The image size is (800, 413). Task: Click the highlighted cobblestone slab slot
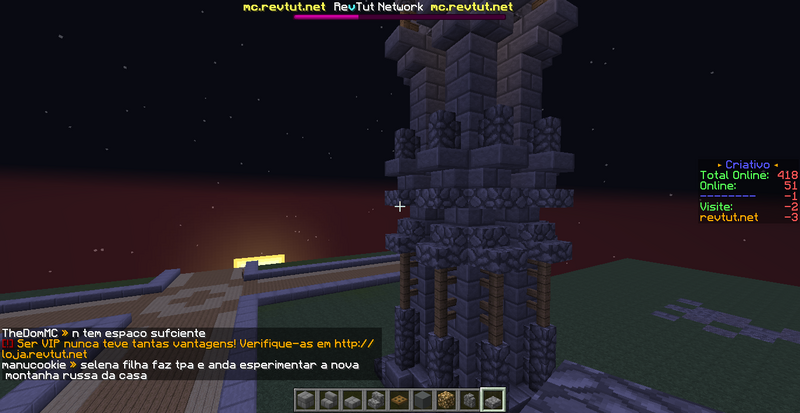492,400
